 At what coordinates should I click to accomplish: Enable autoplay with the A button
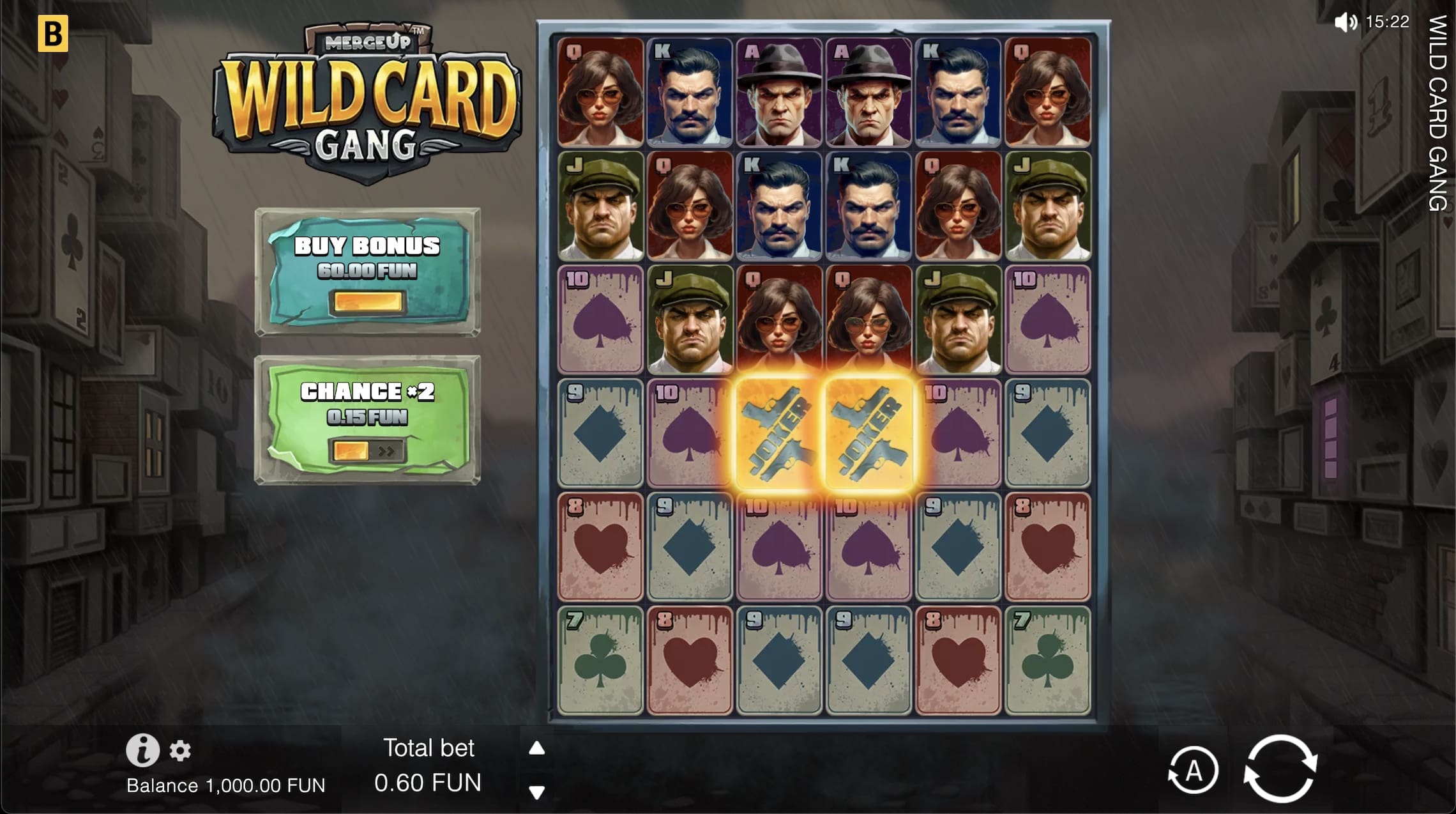1193,769
